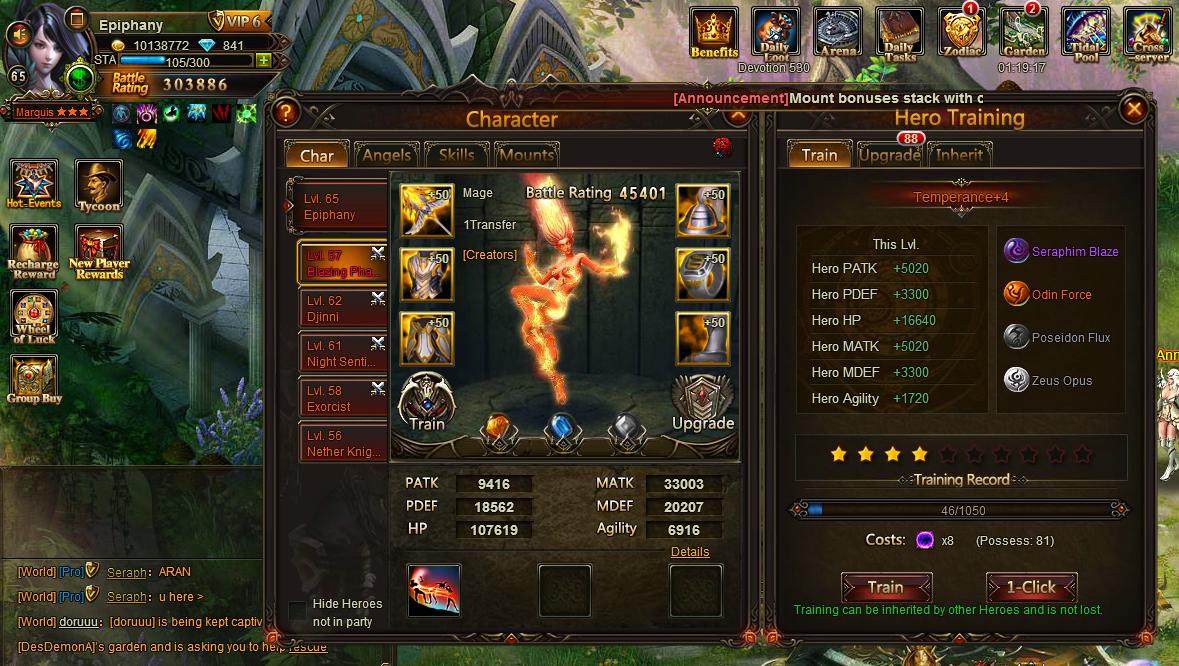Use the 1-Click training button
The image size is (1179, 666).
click(1031, 587)
